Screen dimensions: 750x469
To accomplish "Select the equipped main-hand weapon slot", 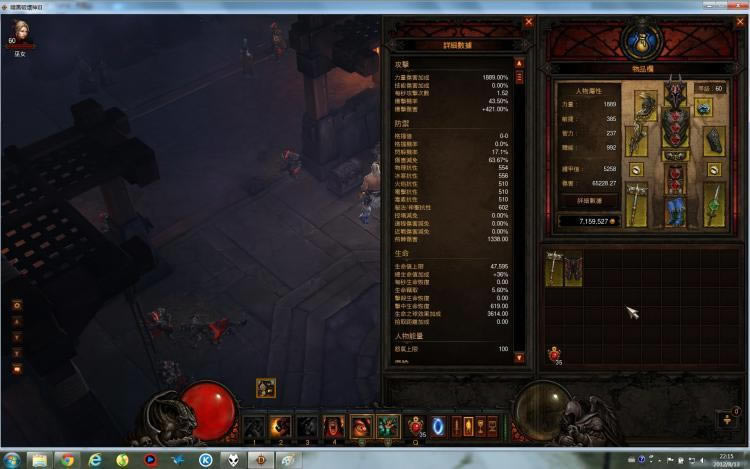I will [638, 200].
